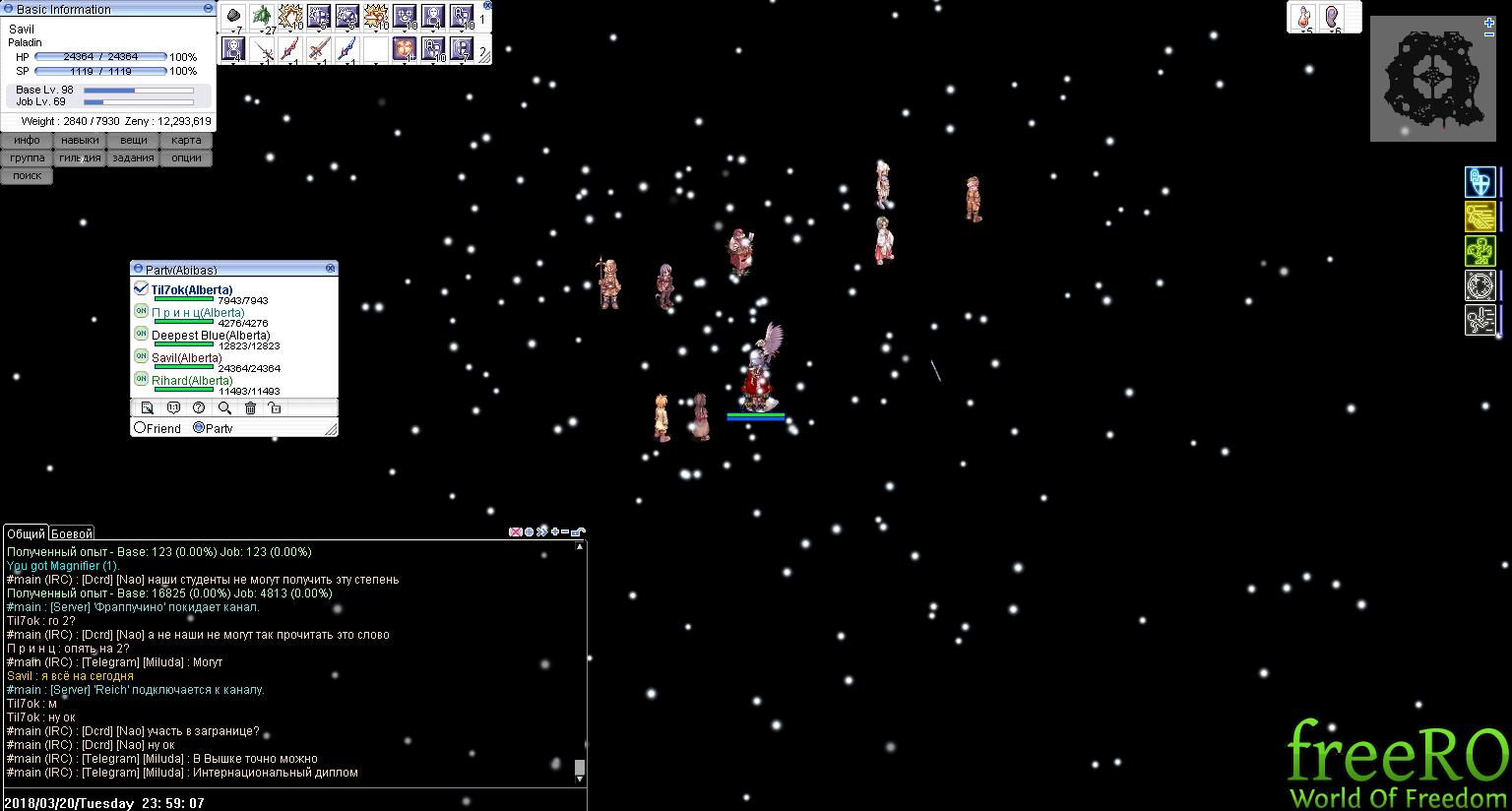Minimize the Basic Information window
This screenshot has width=1512, height=811.
pos(207,9)
